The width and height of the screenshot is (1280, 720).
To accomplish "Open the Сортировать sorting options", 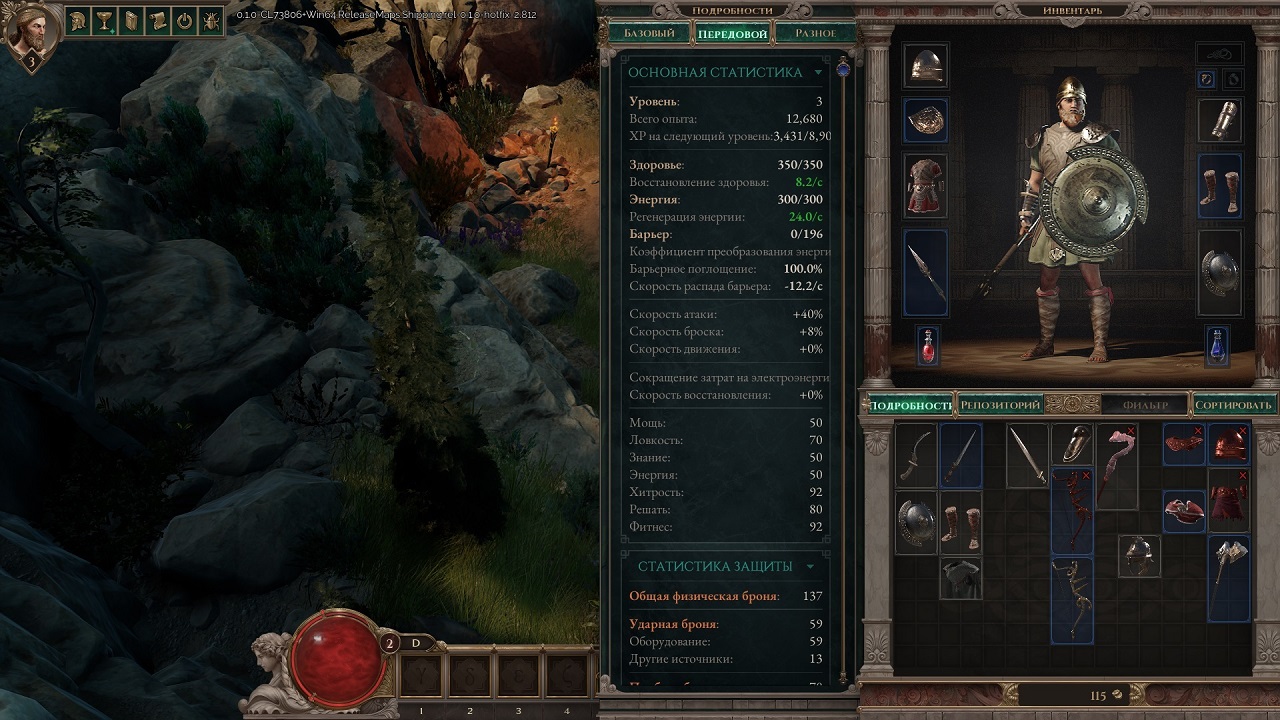I will point(1235,404).
